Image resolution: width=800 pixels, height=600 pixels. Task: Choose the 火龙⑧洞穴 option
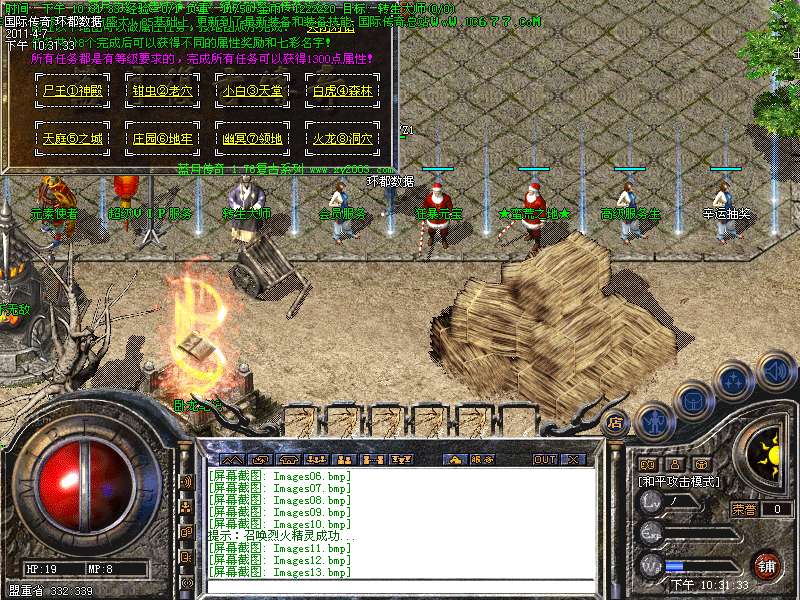click(x=341, y=139)
